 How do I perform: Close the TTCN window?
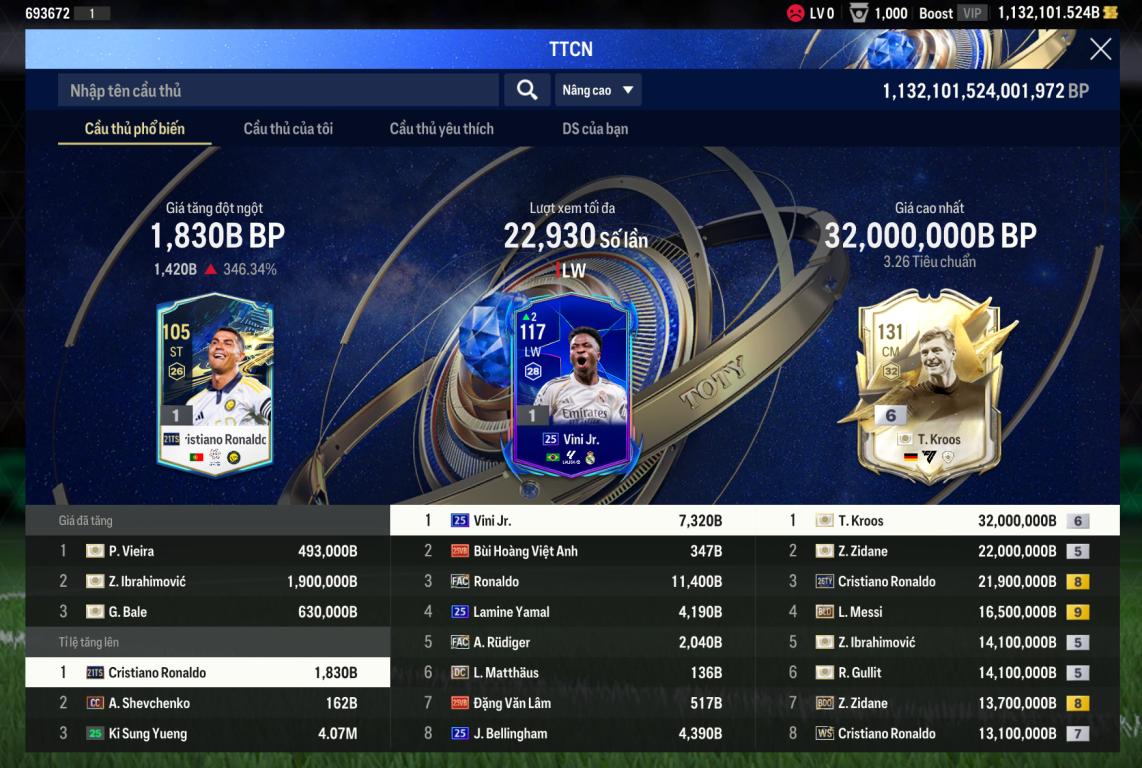pyautogui.click(x=1100, y=49)
